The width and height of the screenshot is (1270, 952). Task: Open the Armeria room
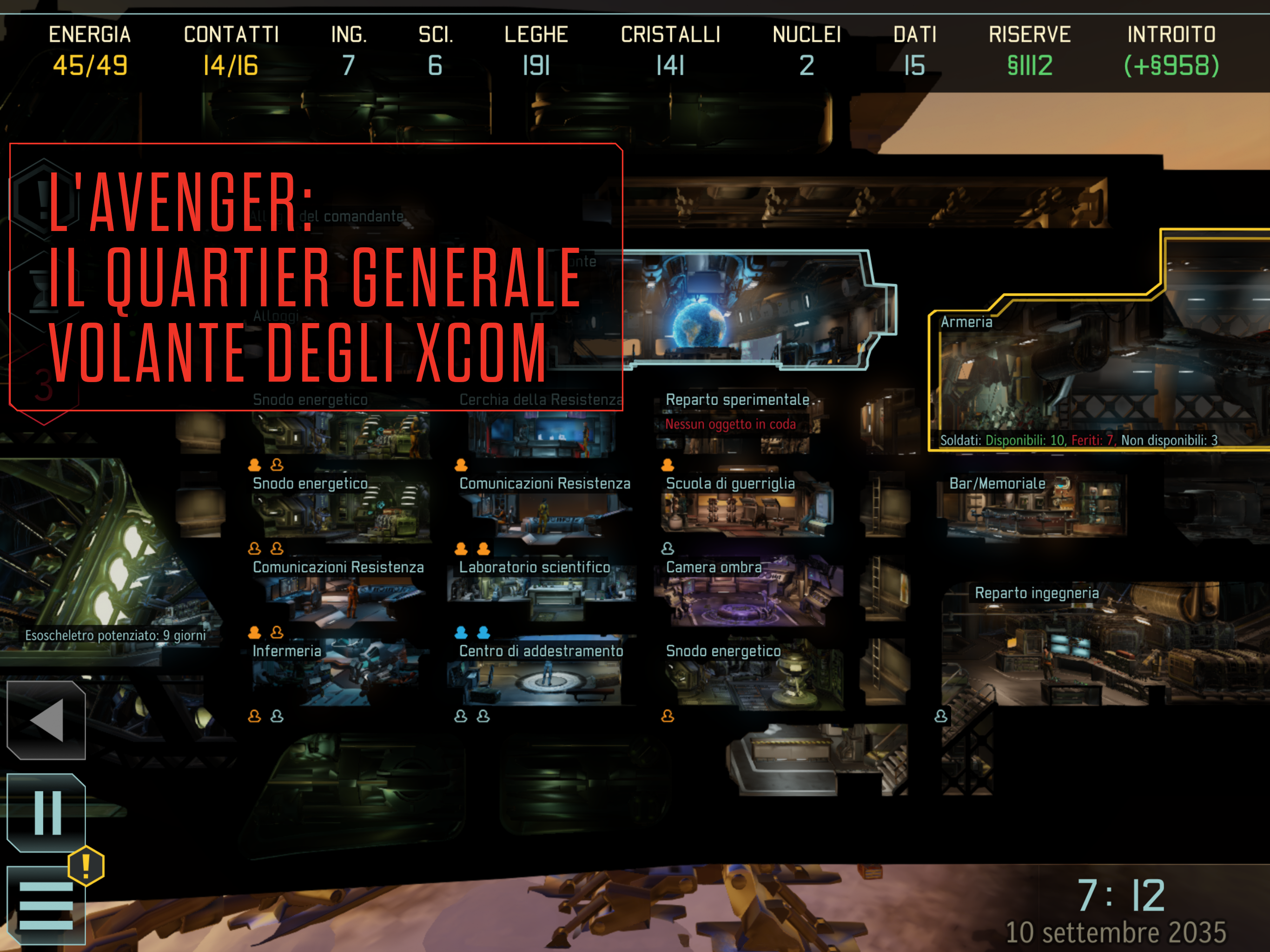point(1091,379)
